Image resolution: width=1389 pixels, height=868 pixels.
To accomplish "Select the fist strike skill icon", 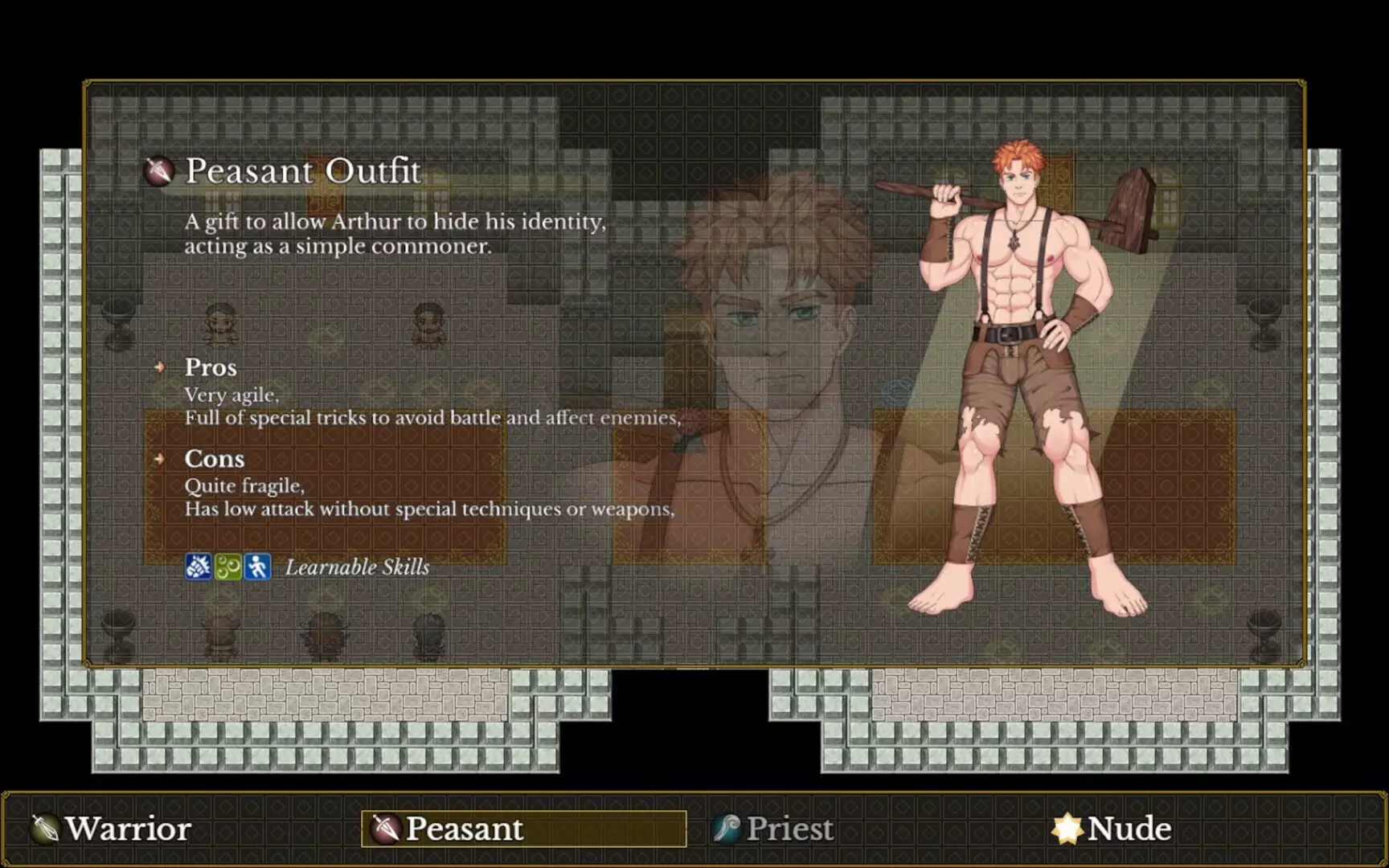I will pyautogui.click(x=199, y=567).
